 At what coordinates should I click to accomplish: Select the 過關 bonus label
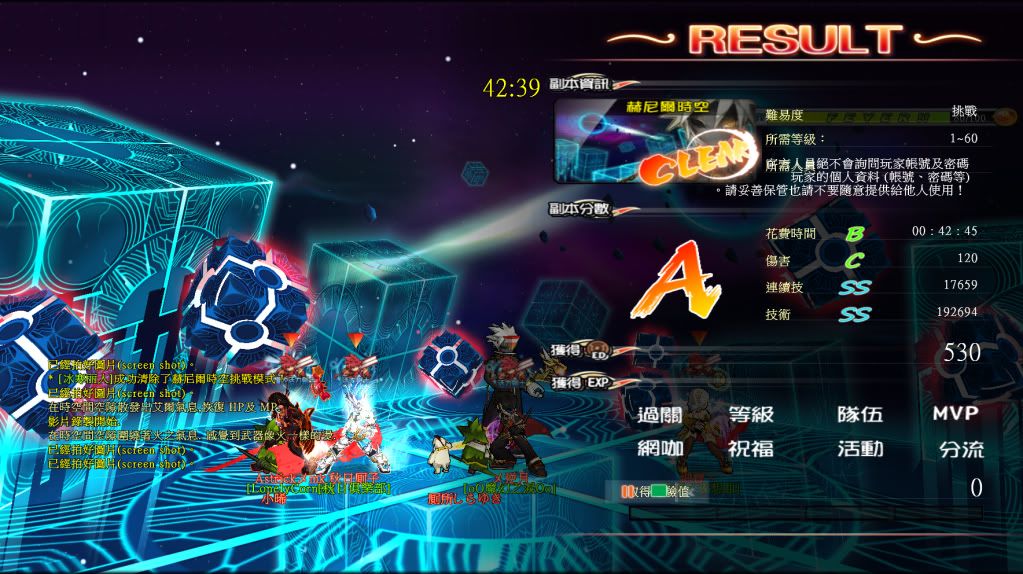tap(662, 414)
